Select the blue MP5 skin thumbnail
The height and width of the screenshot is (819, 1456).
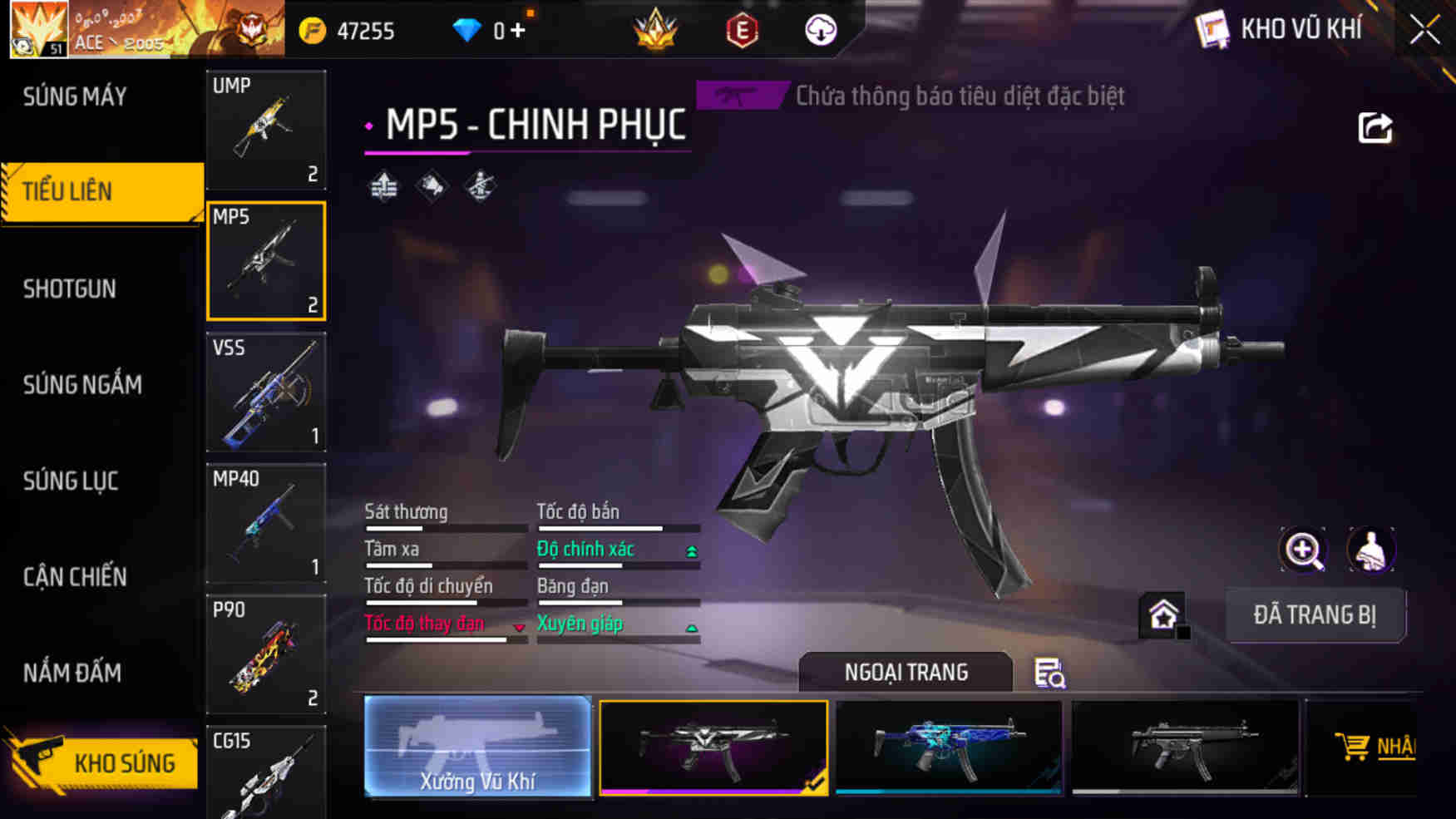click(948, 746)
